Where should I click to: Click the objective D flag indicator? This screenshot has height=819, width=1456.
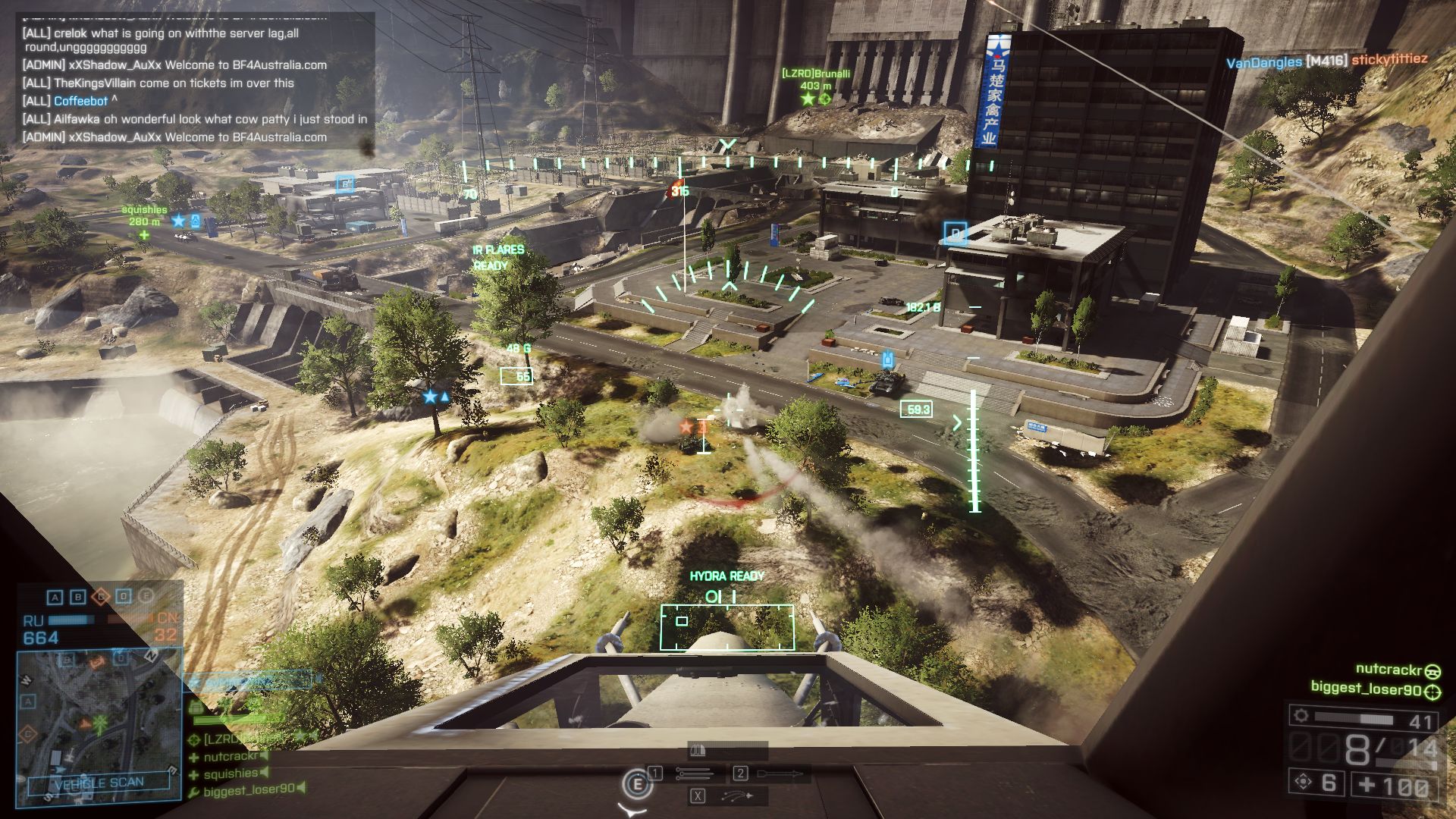(124, 598)
